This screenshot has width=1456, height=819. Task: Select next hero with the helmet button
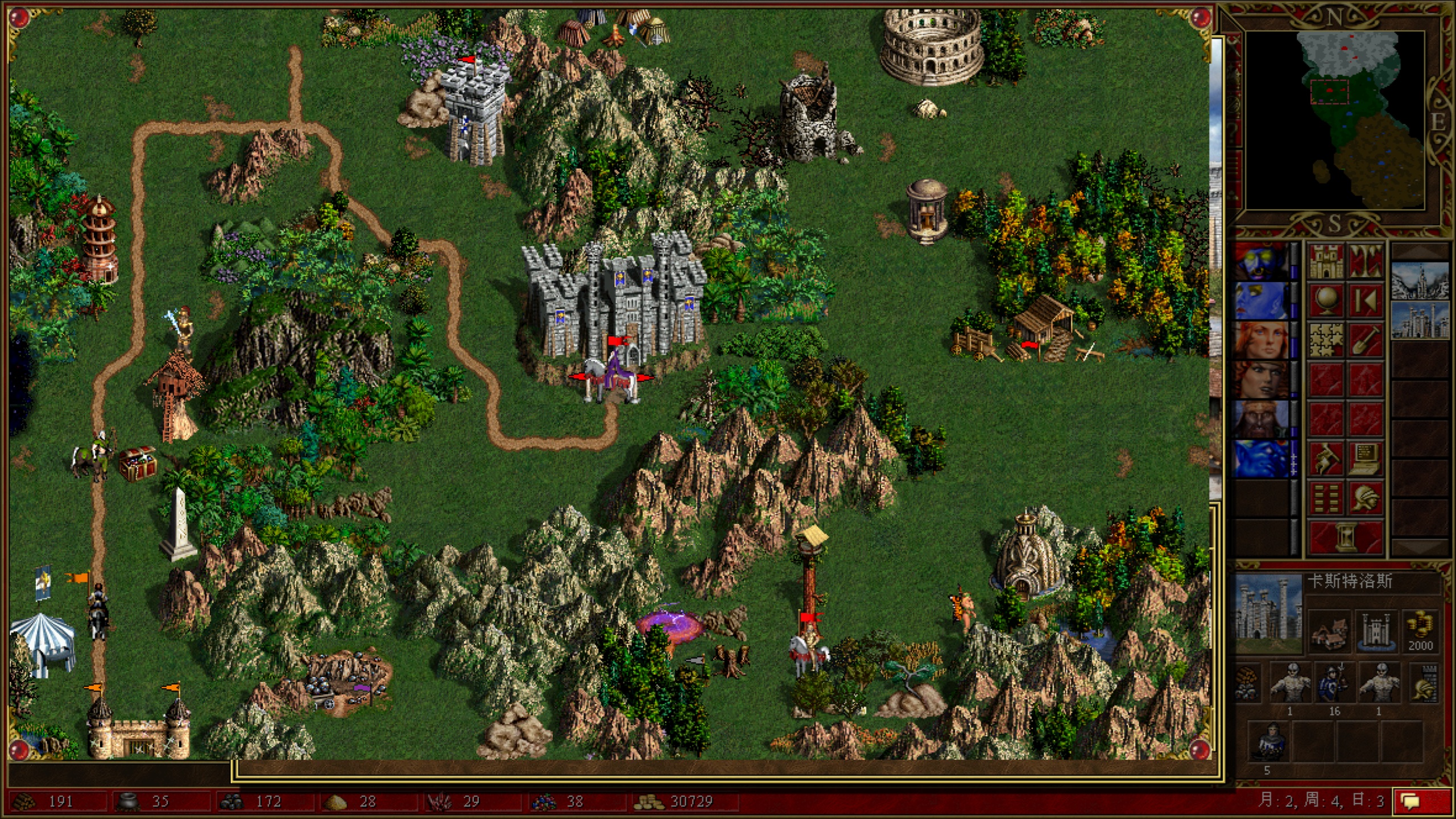point(1366,498)
